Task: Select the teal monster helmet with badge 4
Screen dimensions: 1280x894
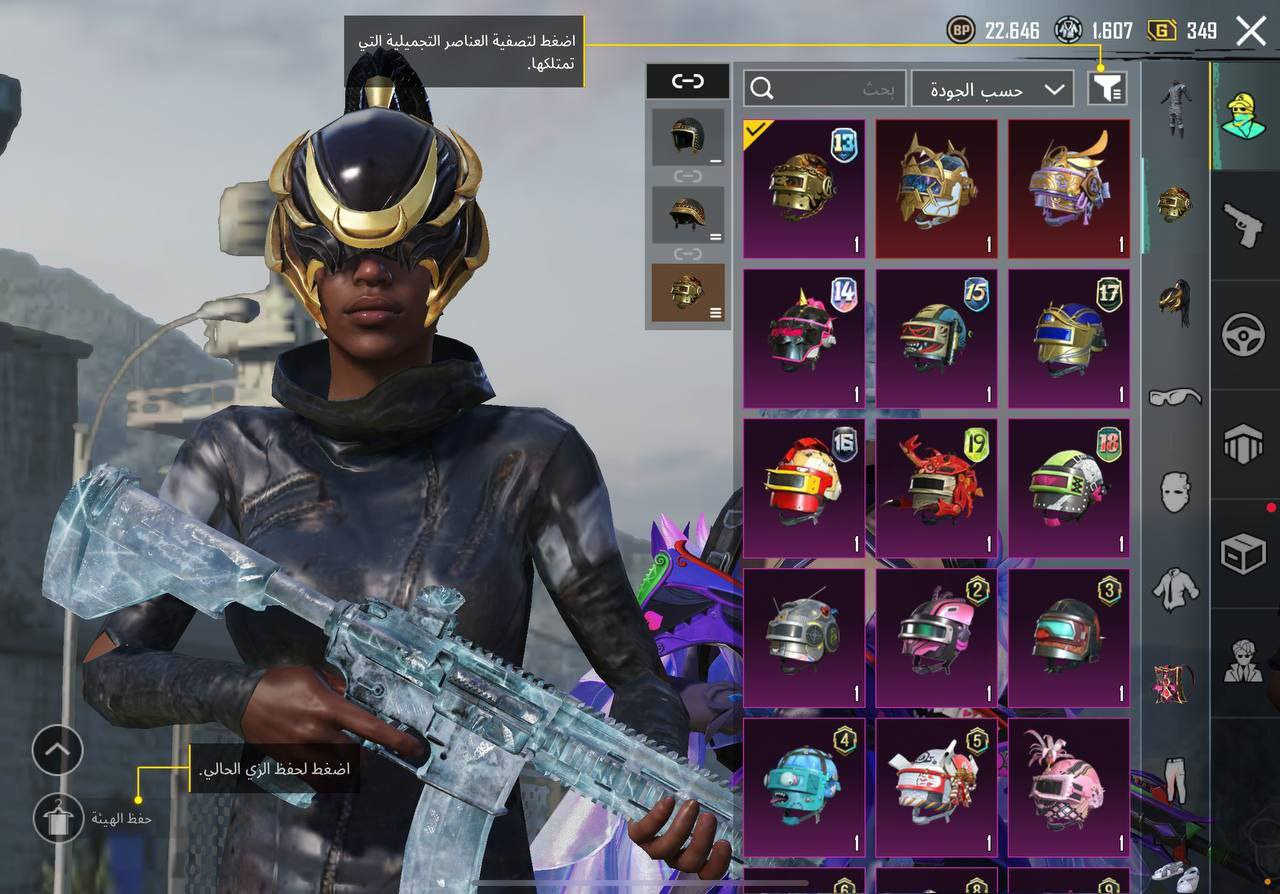Action: (804, 787)
